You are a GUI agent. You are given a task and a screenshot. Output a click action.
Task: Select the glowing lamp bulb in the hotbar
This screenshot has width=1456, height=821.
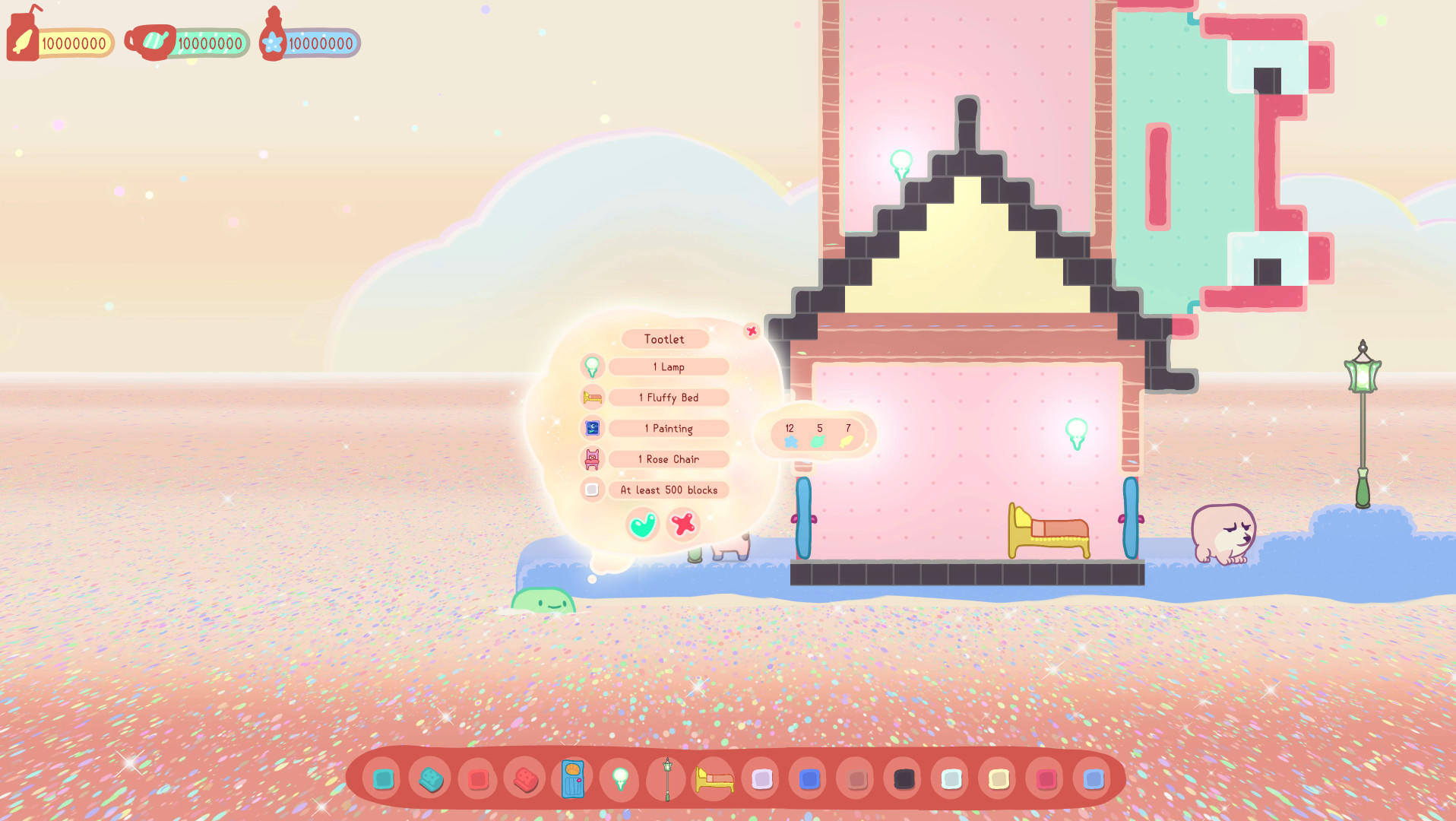(x=619, y=779)
